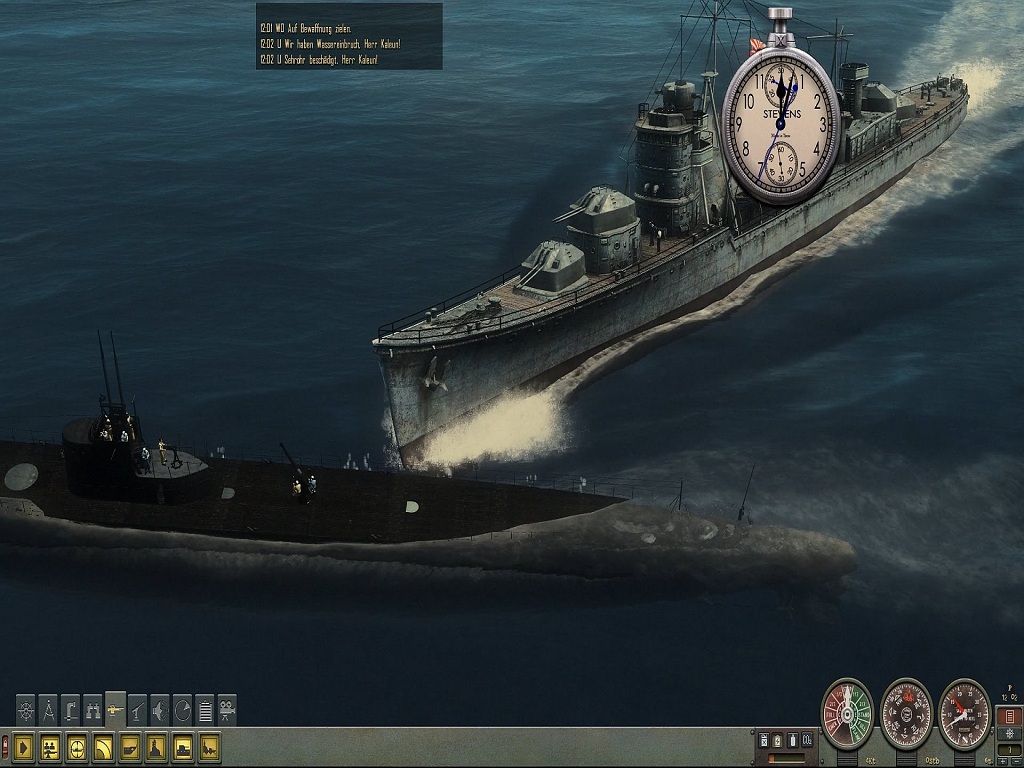Viewport: 1024px width, 768px height.
Task: Select the film camera view tab
Action: pos(227,710)
